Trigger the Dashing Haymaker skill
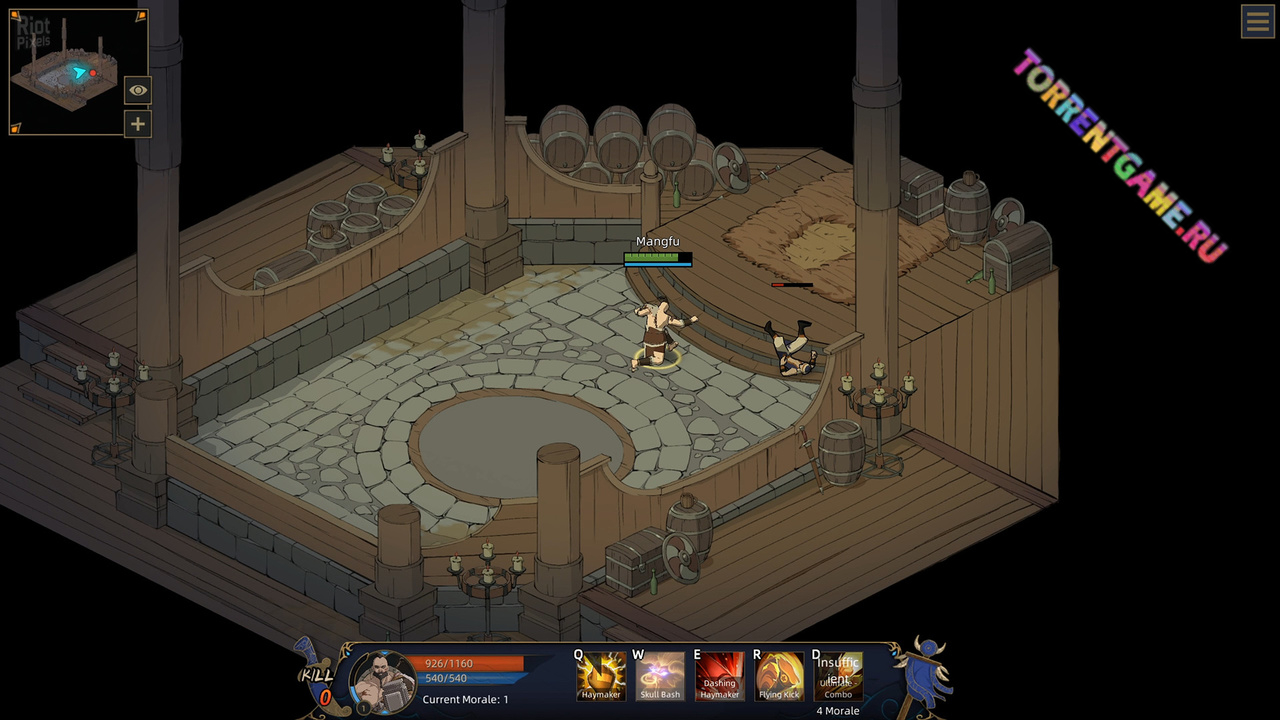1280x720 pixels. tap(719, 676)
